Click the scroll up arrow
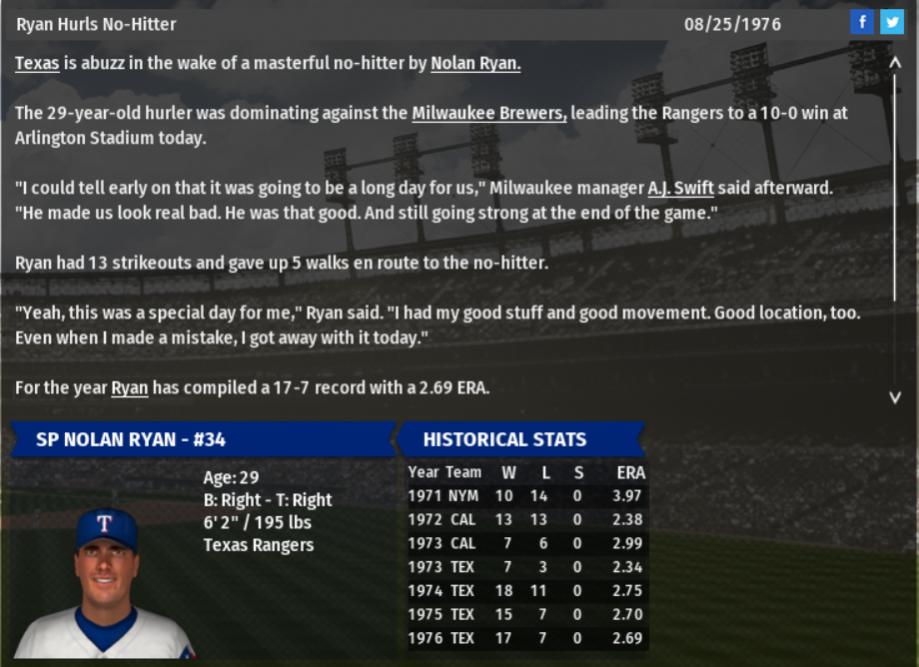The image size is (919, 667). [x=895, y=62]
